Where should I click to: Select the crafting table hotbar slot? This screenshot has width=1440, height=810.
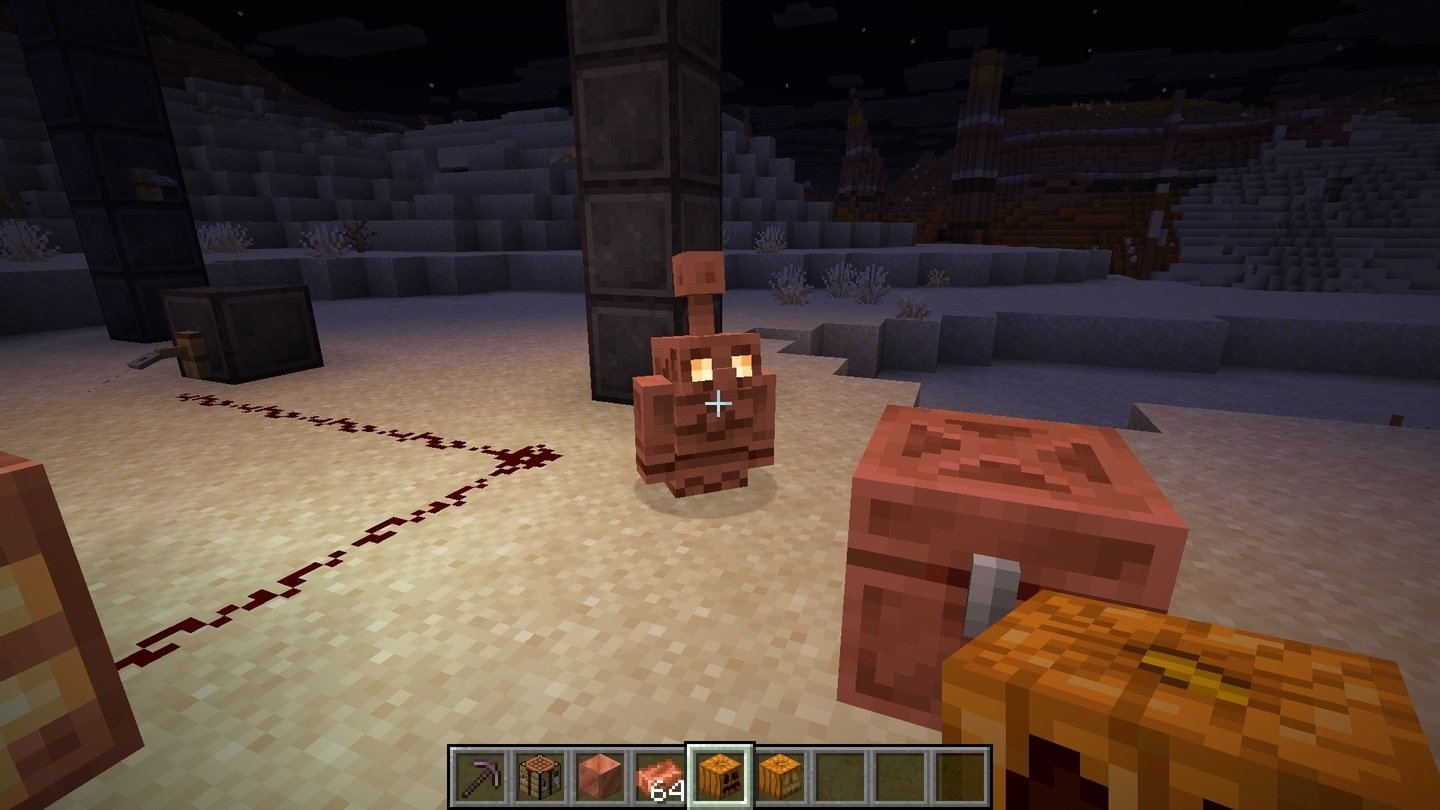tap(538, 776)
